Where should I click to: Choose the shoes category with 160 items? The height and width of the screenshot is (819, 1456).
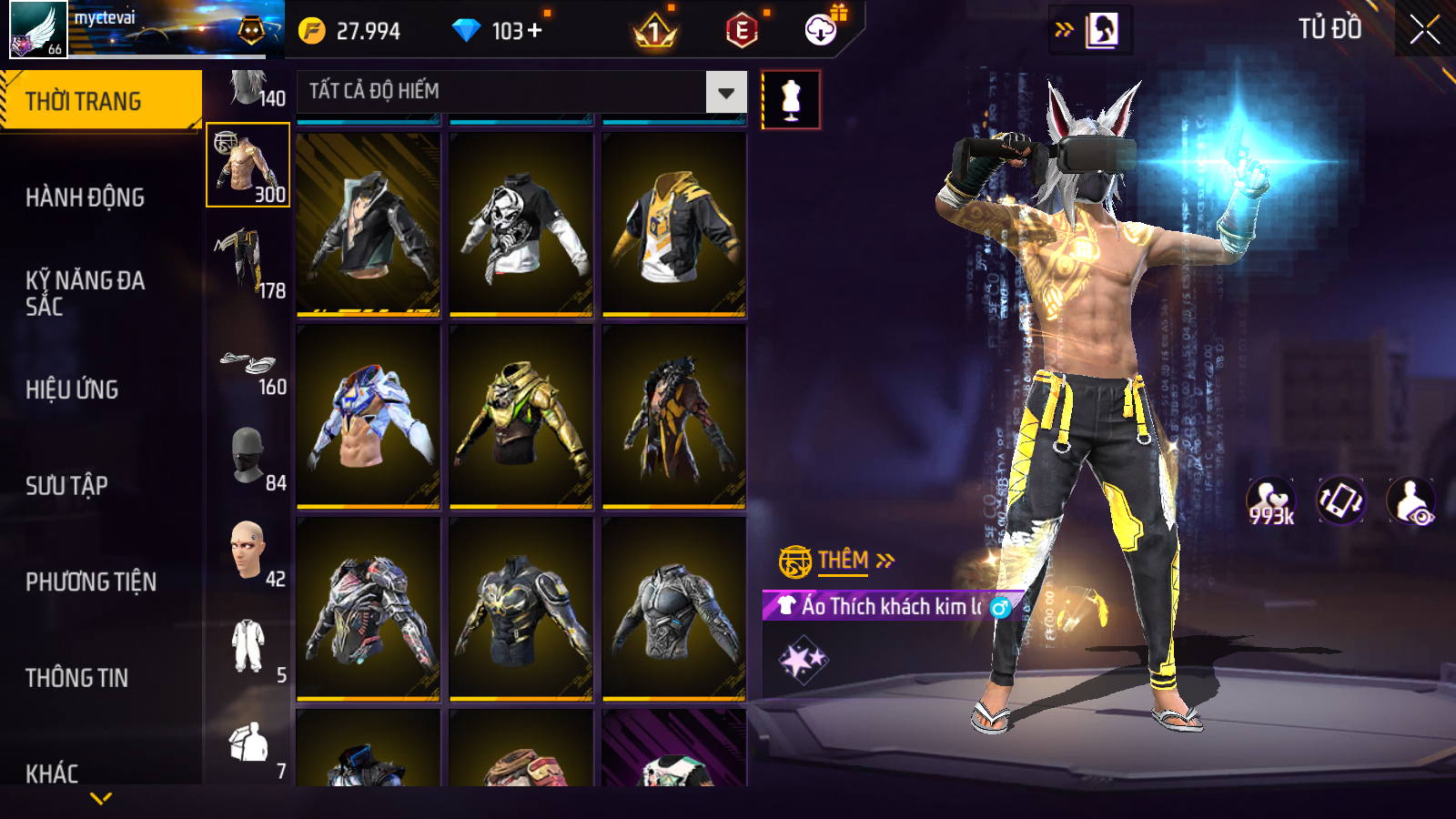click(x=248, y=368)
